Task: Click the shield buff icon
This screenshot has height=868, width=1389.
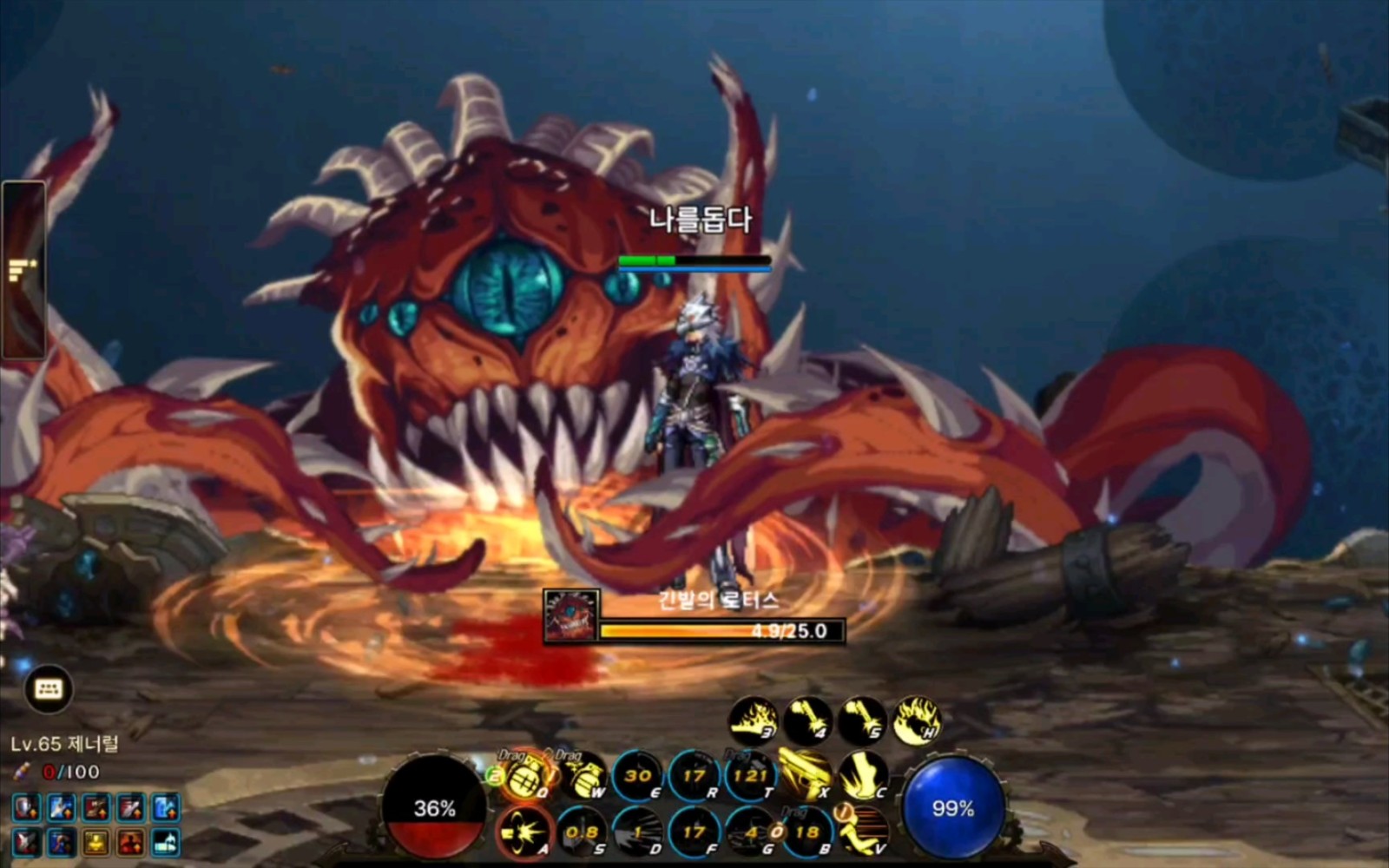Action: pyautogui.click(x=25, y=808)
